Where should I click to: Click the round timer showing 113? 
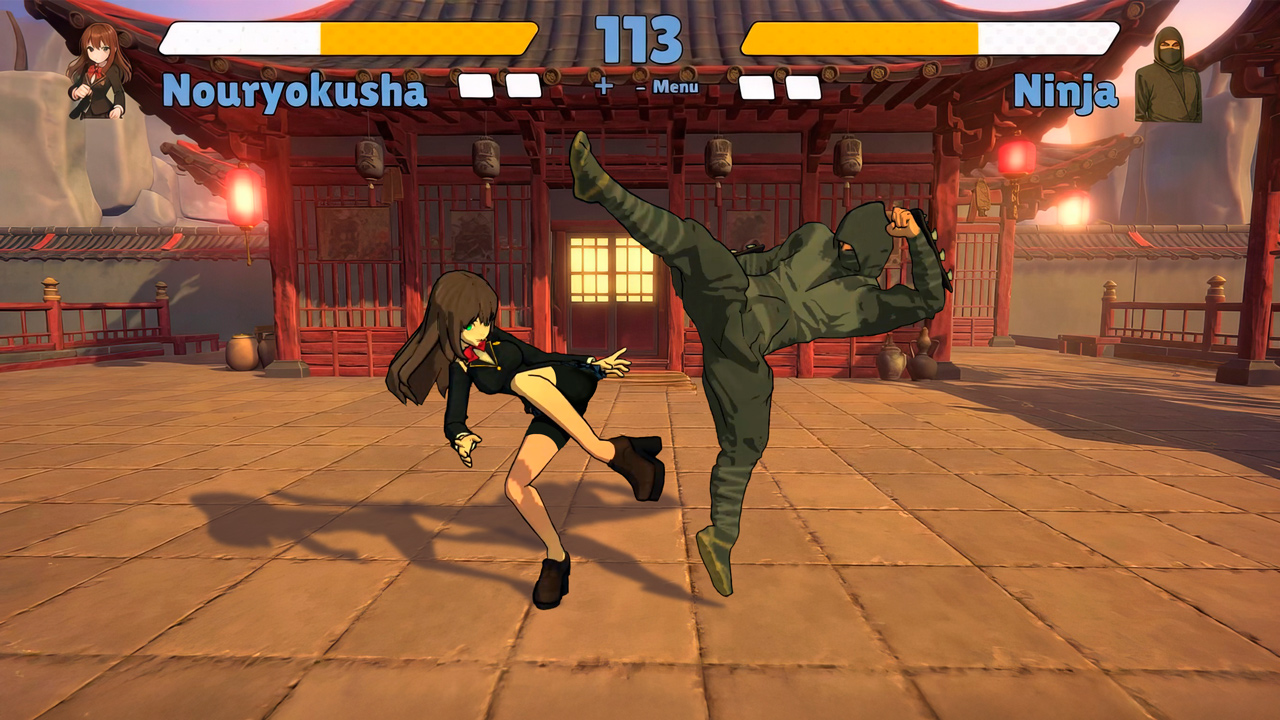click(x=640, y=42)
